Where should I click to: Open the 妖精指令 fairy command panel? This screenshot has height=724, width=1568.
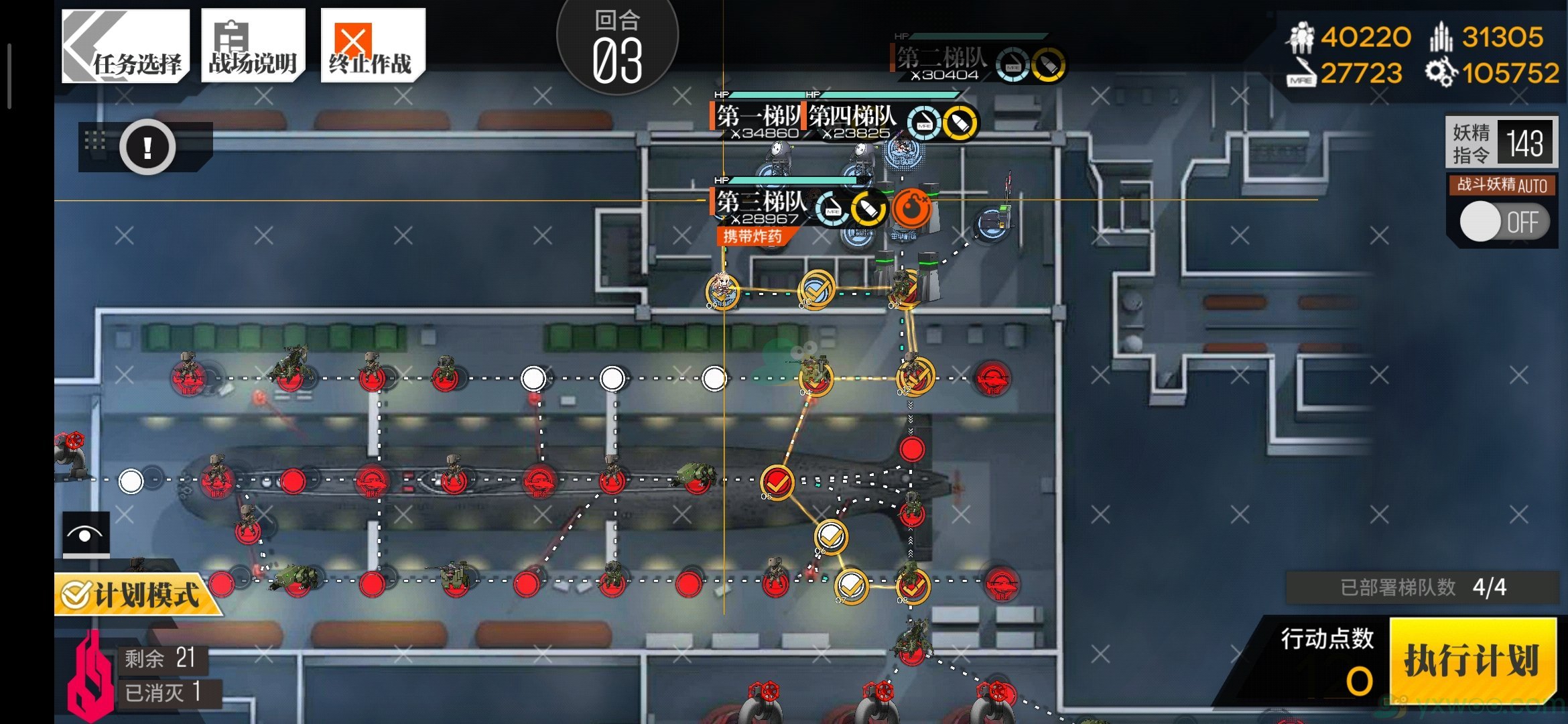(1501, 143)
